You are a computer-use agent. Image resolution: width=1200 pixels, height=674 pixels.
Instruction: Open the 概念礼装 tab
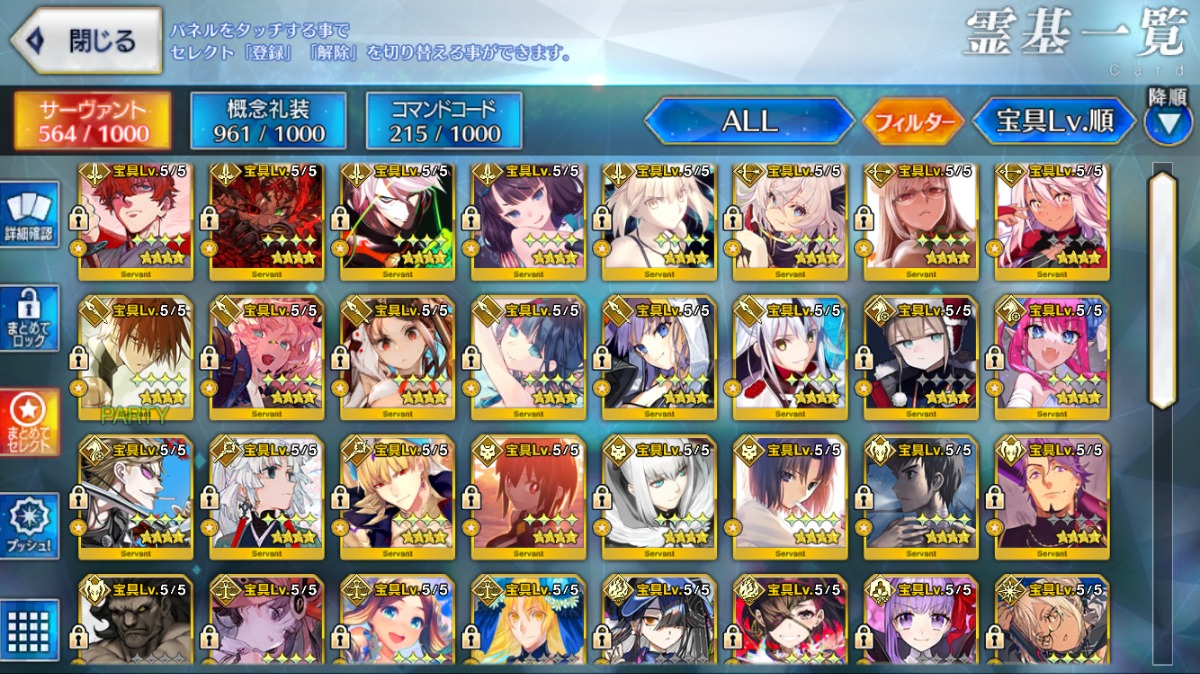pyautogui.click(x=269, y=121)
